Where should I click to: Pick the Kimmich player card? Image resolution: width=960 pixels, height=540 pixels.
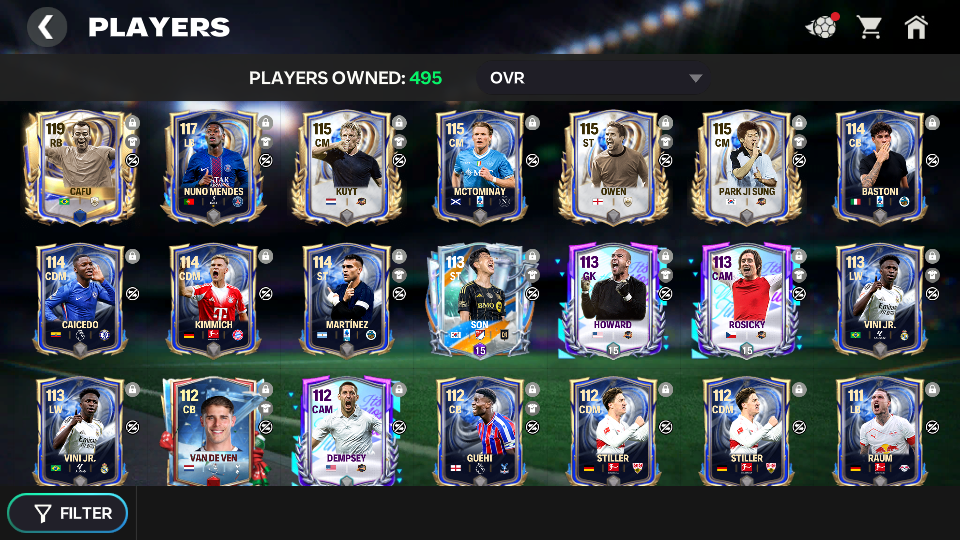point(213,298)
